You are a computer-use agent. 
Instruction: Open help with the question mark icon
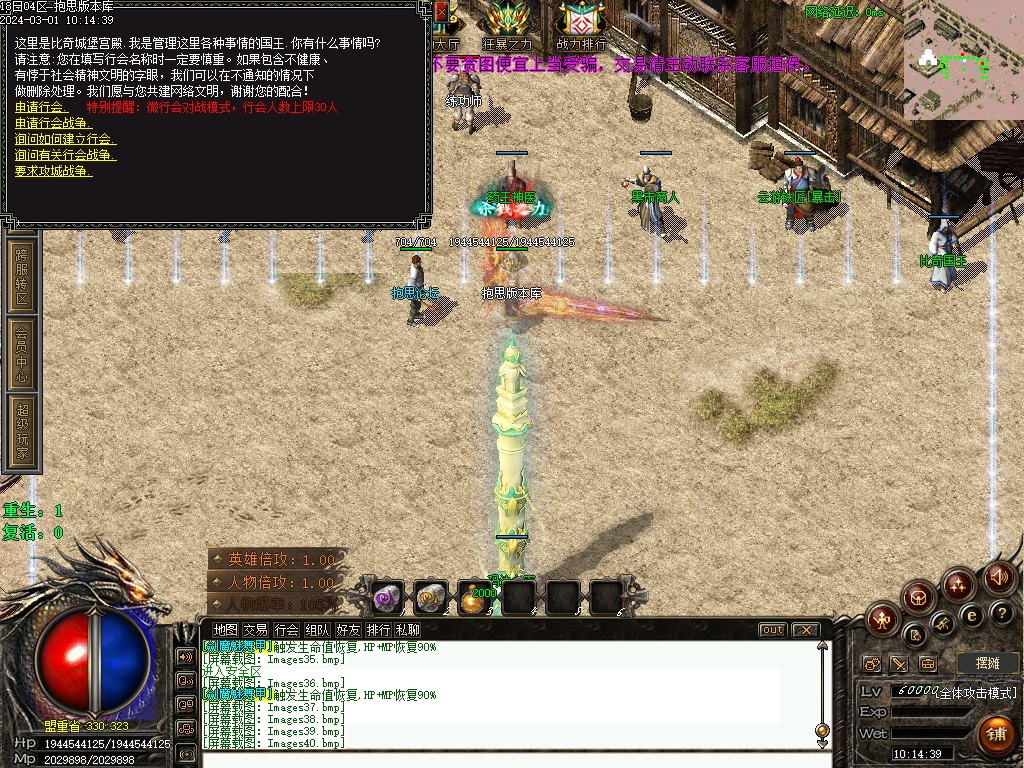[x=1001, y=612]
